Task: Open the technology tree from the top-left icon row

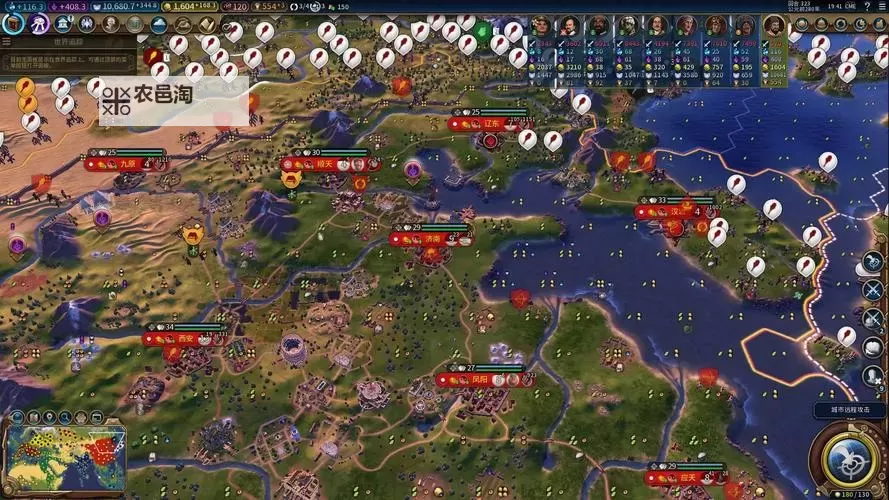Action: pyautogui.click(x=12, y=23)
